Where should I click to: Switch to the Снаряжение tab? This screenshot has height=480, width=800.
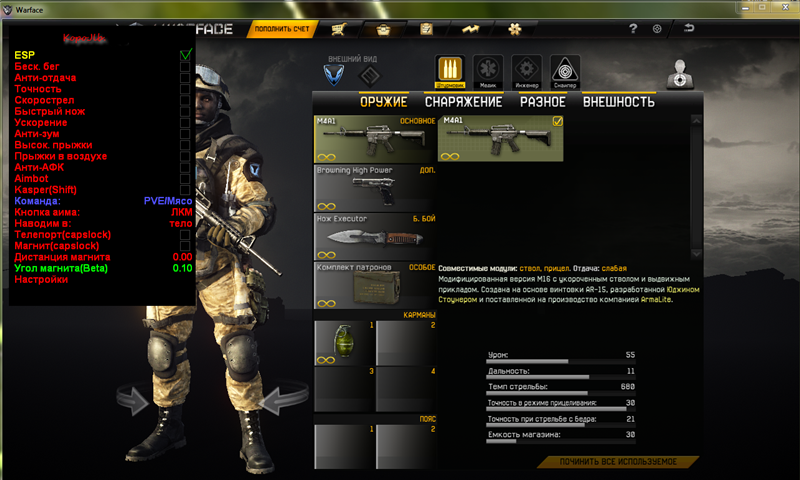[x=463, y=102]
